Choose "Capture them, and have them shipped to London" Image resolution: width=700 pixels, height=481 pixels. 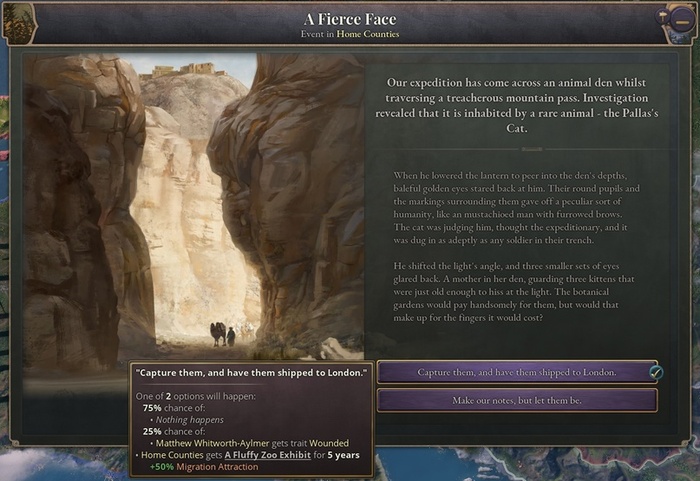[516, 372]
